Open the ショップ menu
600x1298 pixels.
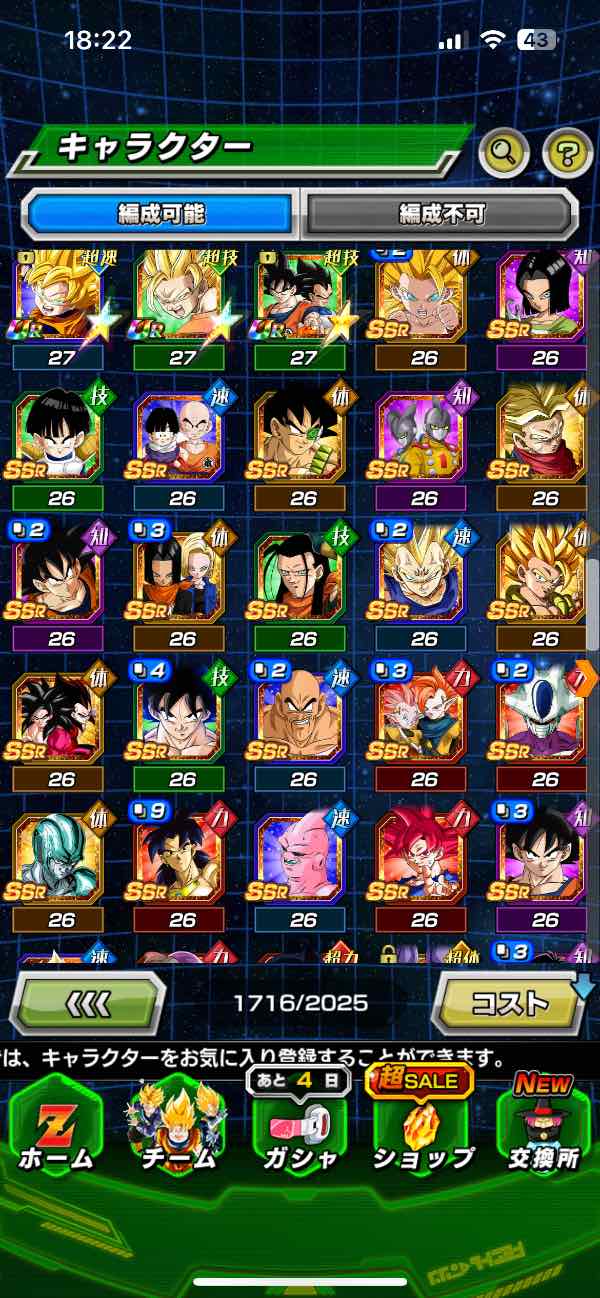pyautogui.click(x=423, y=1125)
